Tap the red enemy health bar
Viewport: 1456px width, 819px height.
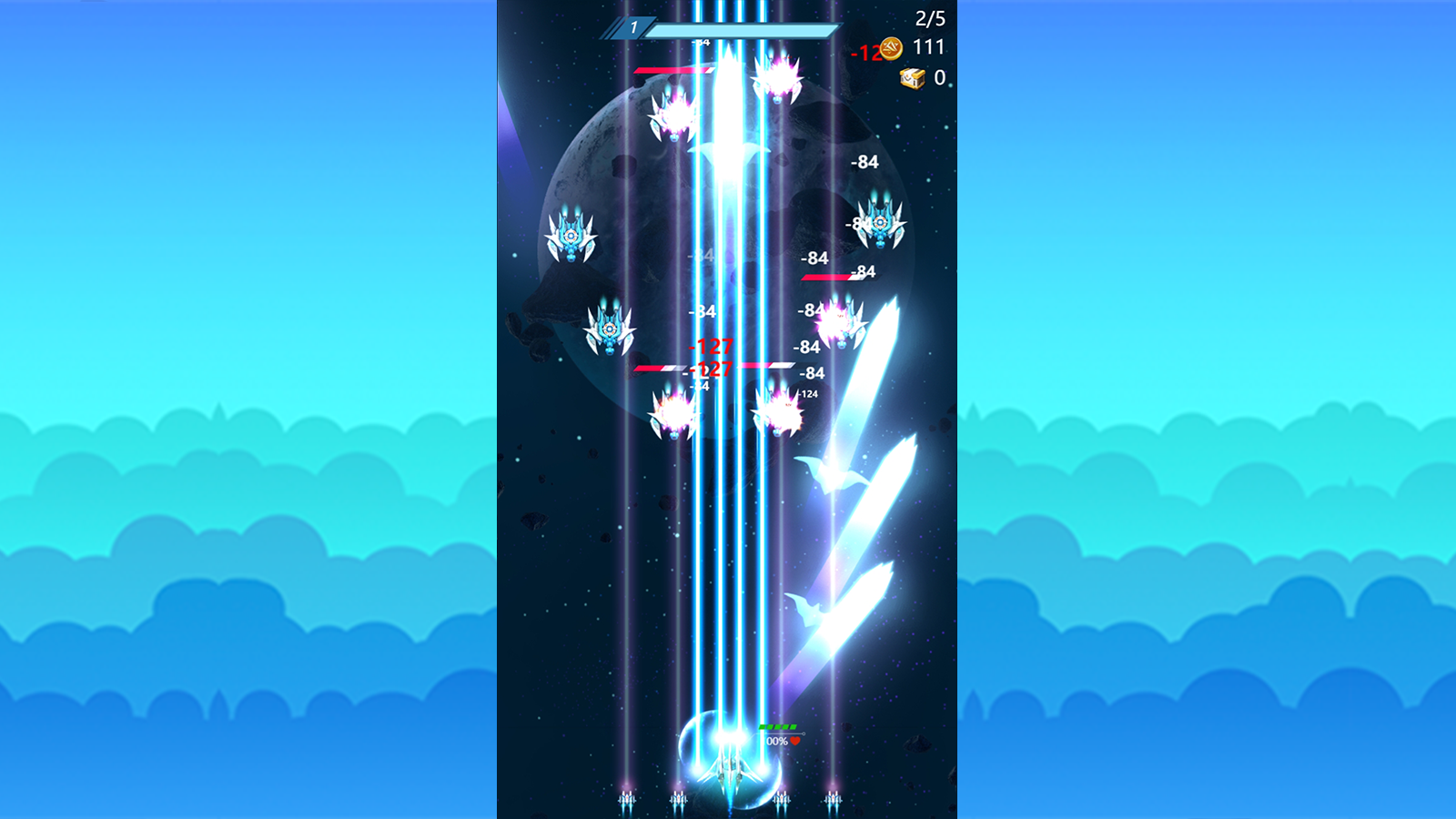669,69
